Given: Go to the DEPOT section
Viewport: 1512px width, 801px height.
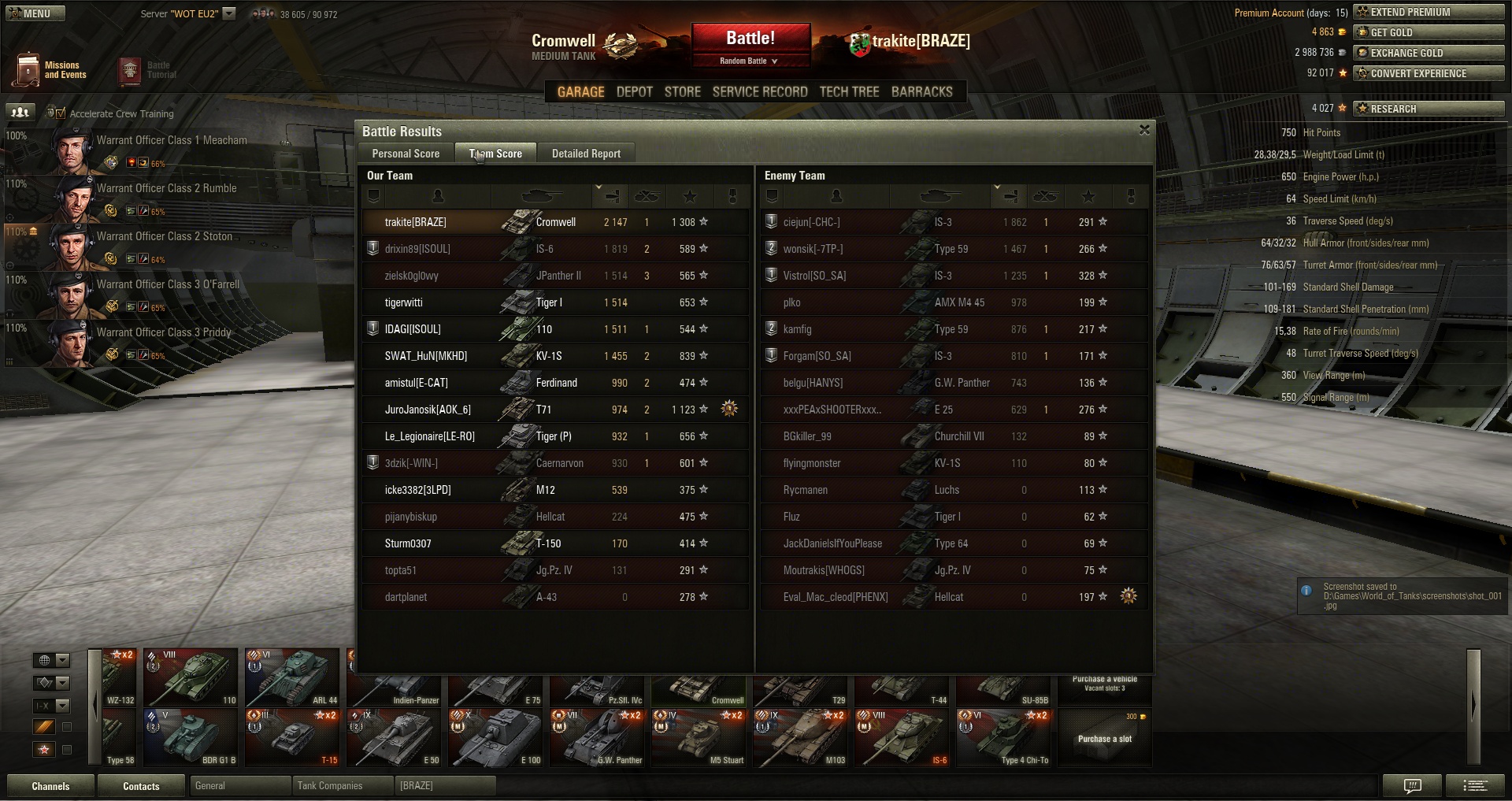Looking at the screenshot, I should click(634, 92).
